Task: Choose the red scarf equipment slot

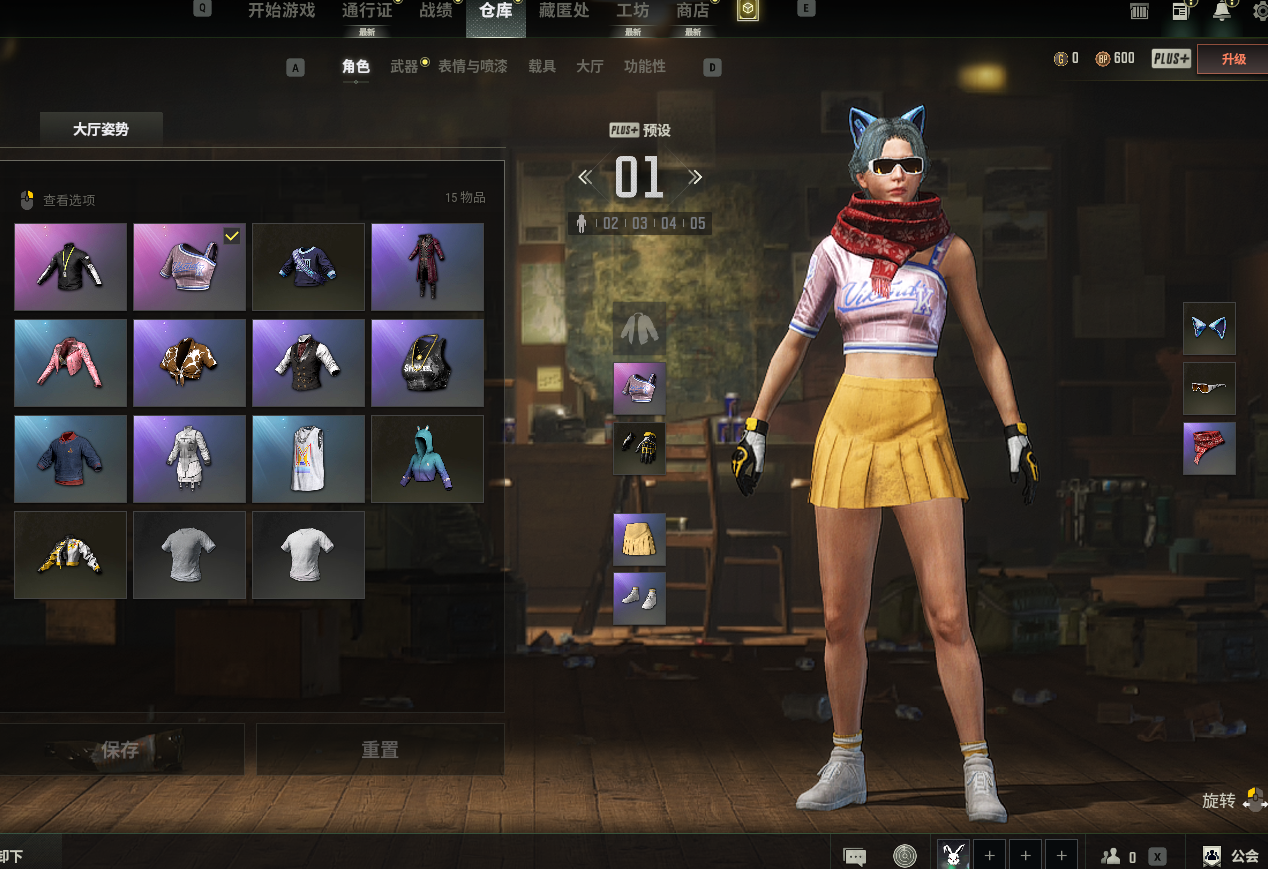Action: 1209,448
